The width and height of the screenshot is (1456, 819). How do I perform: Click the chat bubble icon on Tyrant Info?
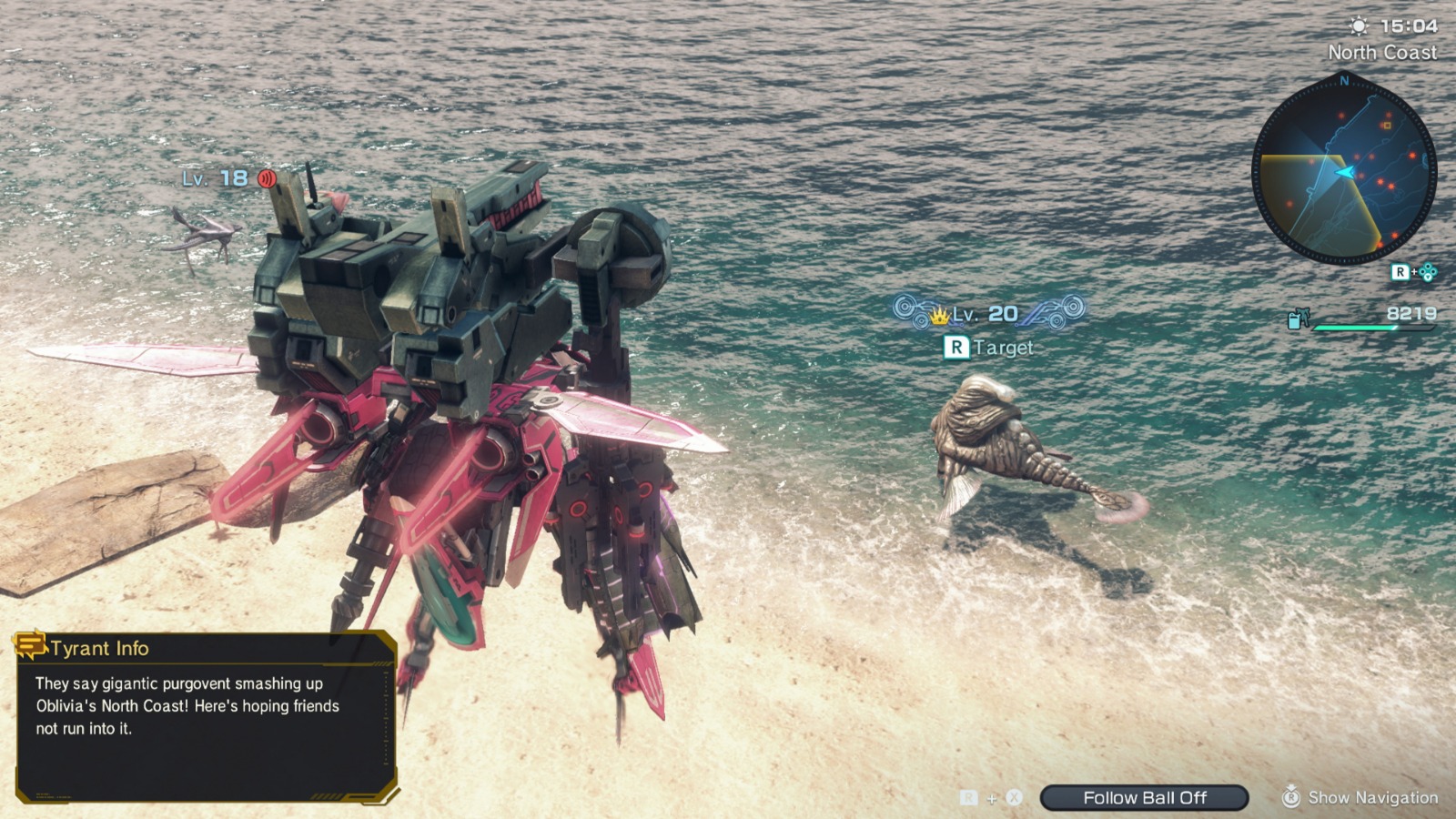click(30, 647)
